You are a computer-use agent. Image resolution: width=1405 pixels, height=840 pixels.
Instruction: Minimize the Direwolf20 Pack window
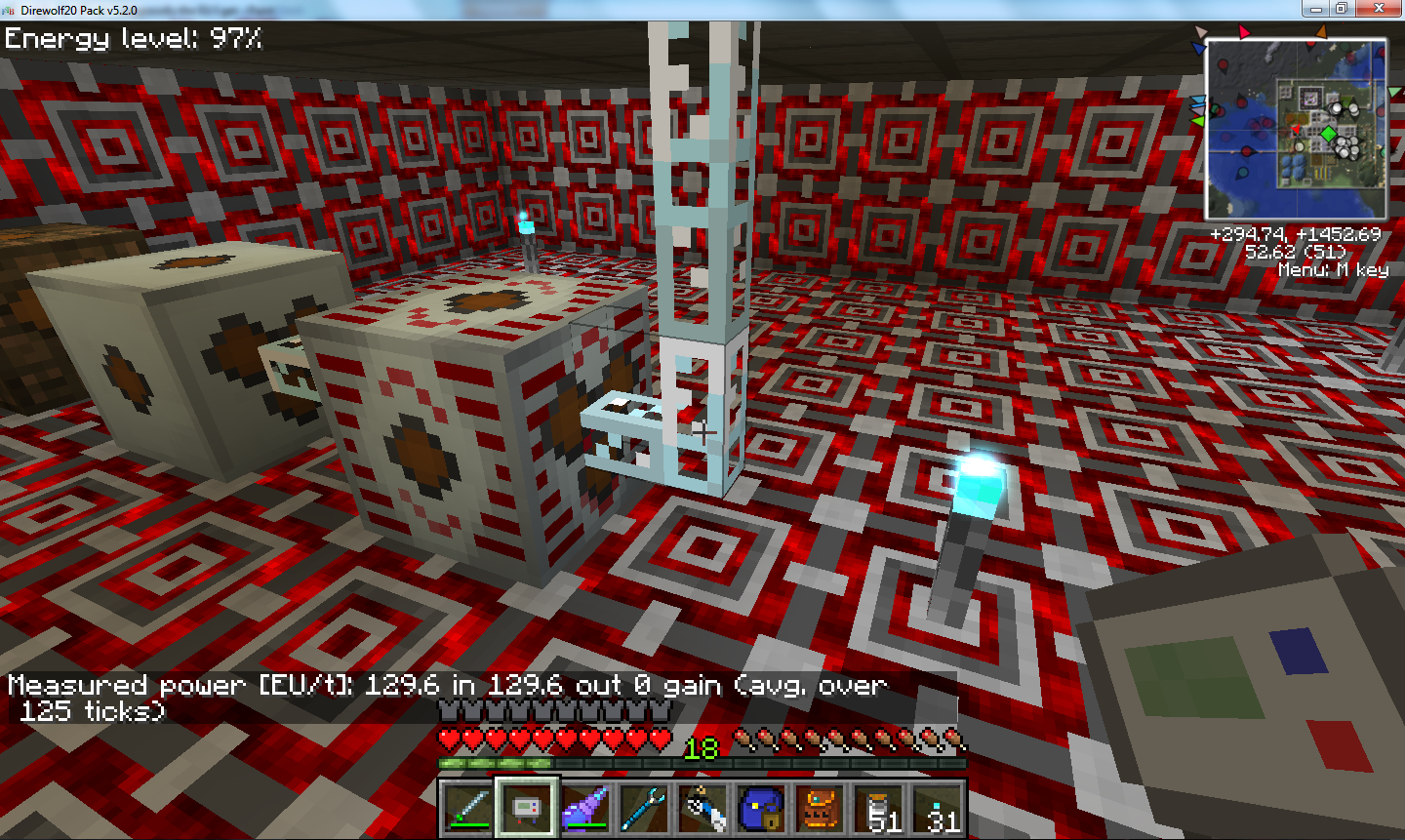click(x=1315, y=9)
